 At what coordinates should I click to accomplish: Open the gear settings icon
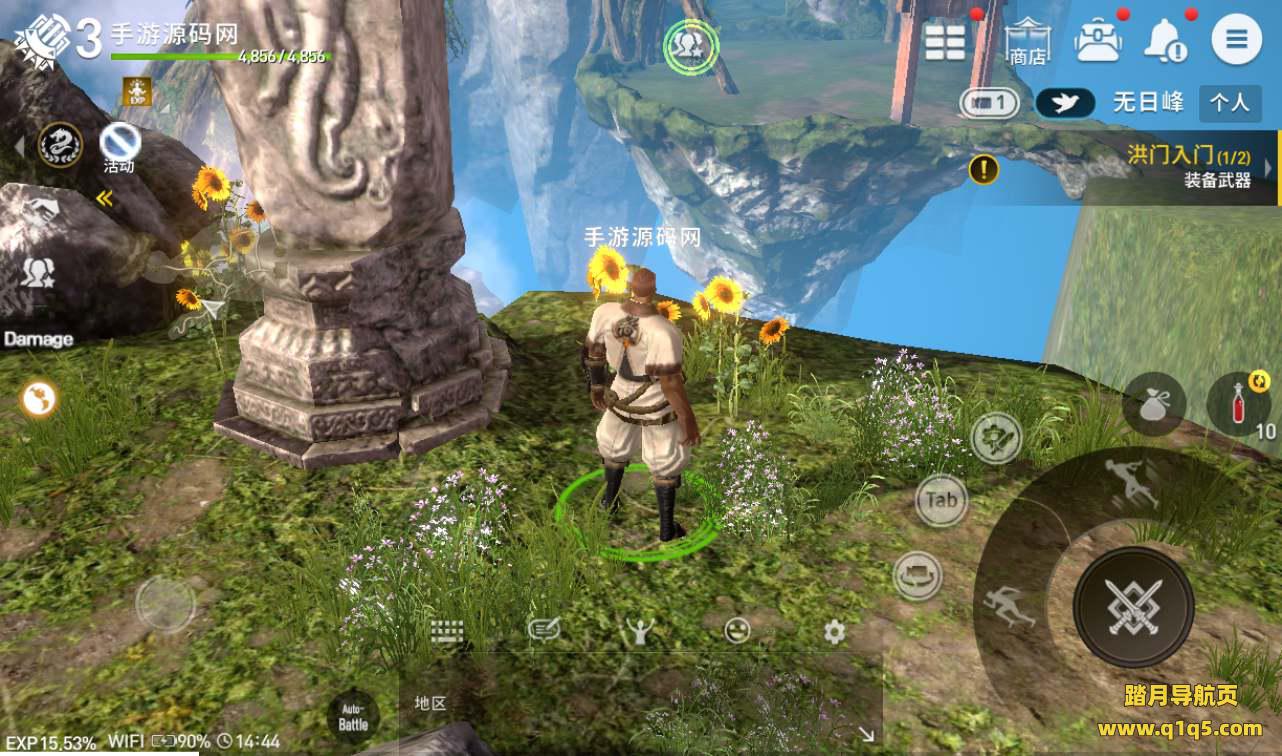[x=834, y=631]
